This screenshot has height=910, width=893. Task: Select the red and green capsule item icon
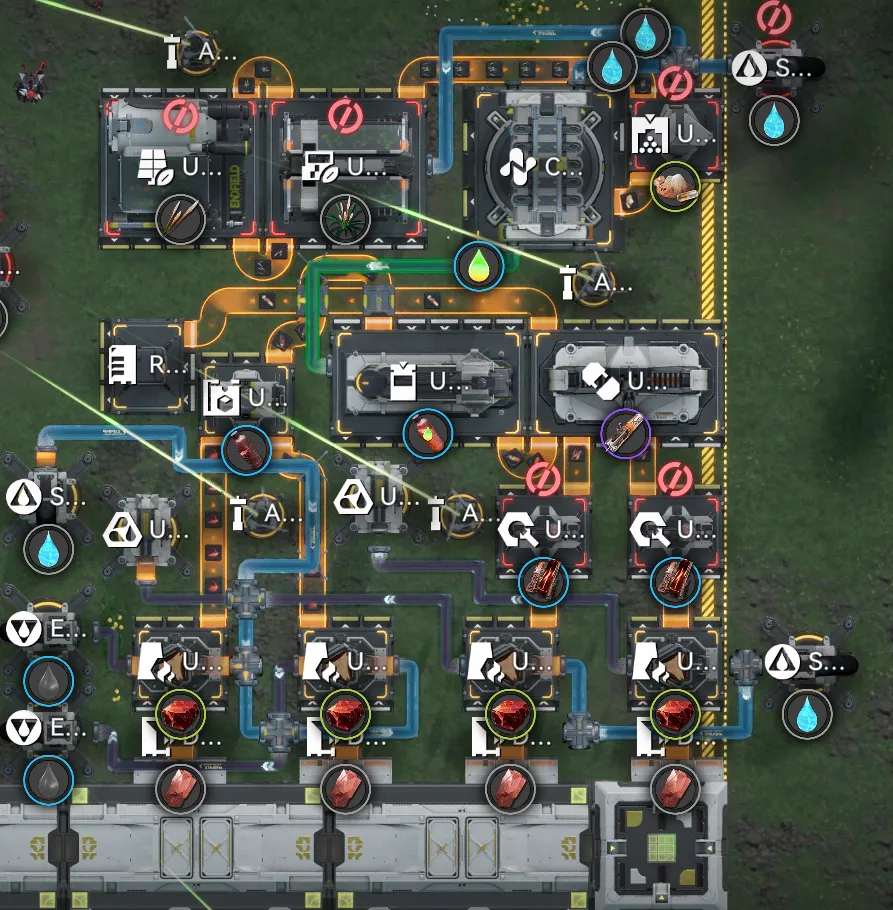428,432
